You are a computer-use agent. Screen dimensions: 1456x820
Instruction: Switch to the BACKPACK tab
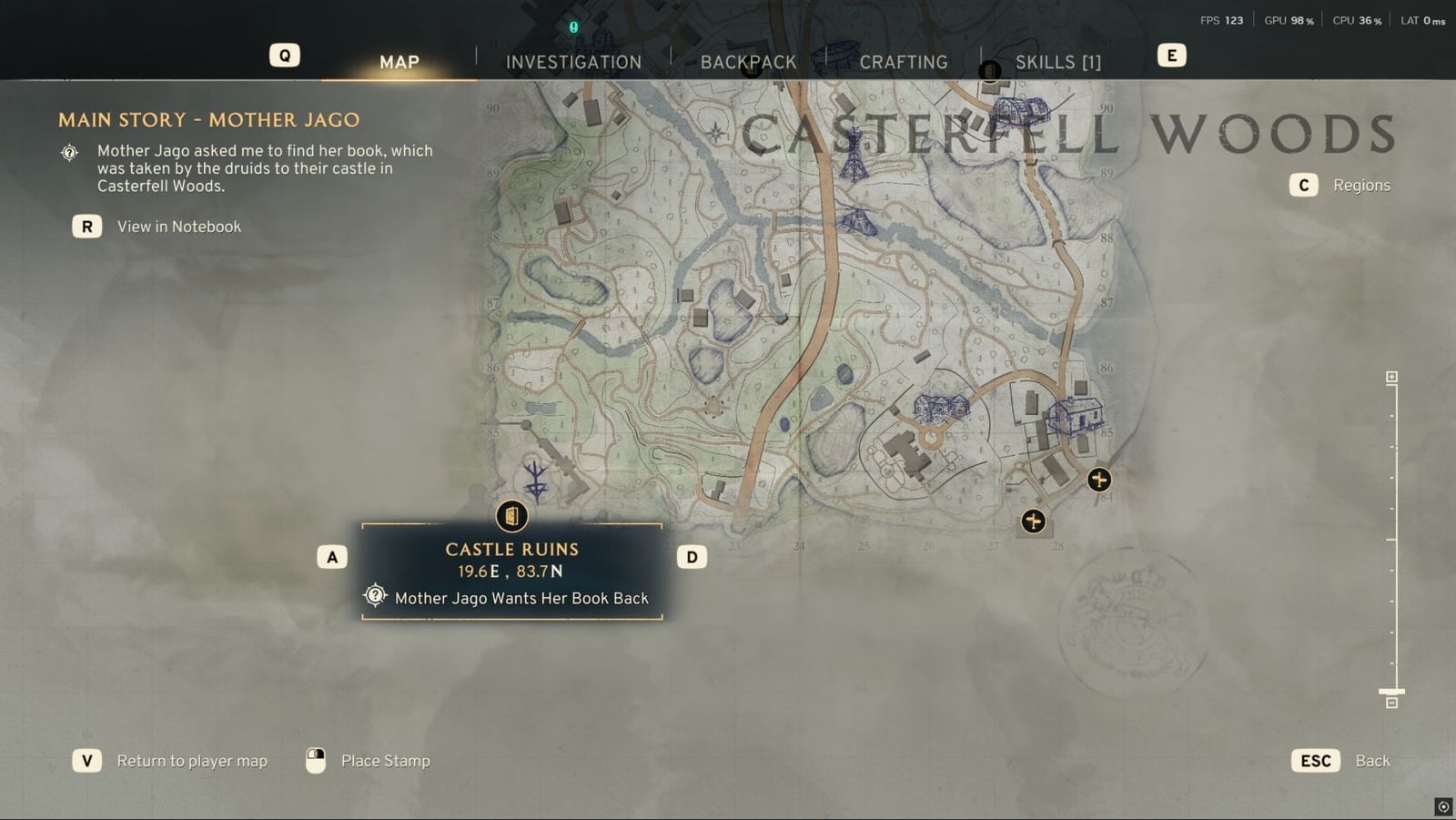[x=749, y=62]
